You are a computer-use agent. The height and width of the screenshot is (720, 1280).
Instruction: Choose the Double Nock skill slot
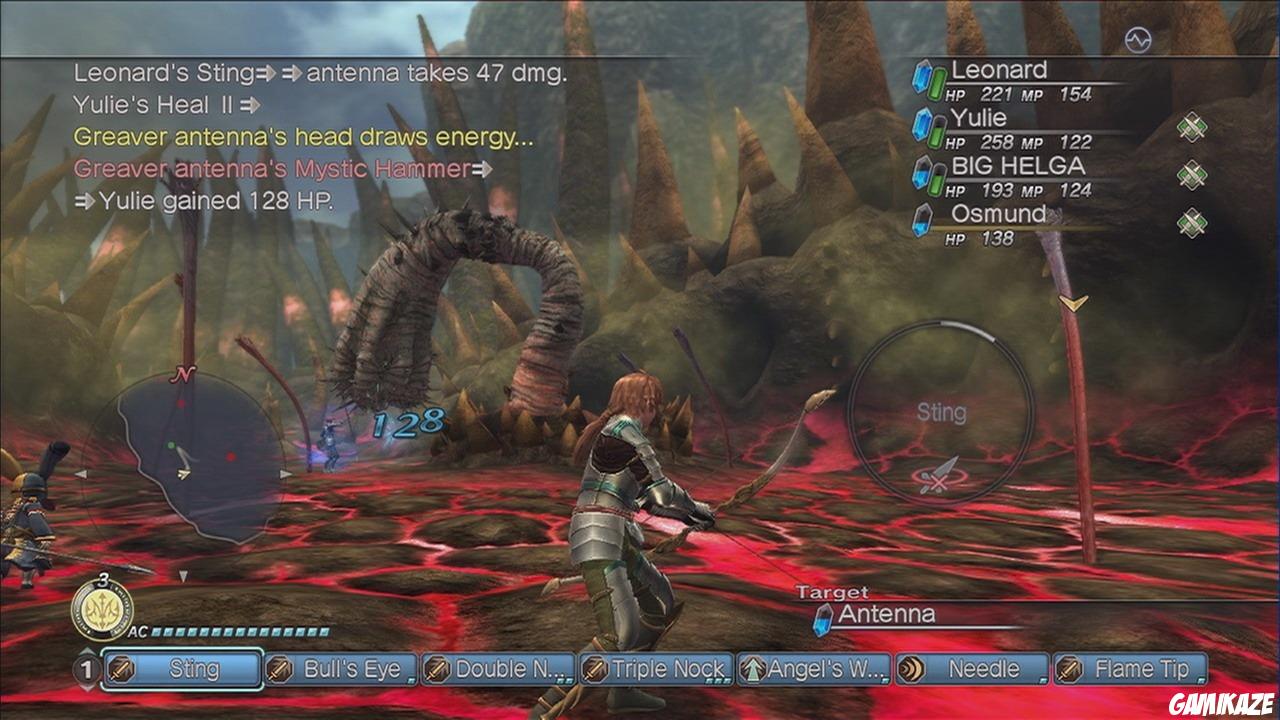click(x=498, y=669)
